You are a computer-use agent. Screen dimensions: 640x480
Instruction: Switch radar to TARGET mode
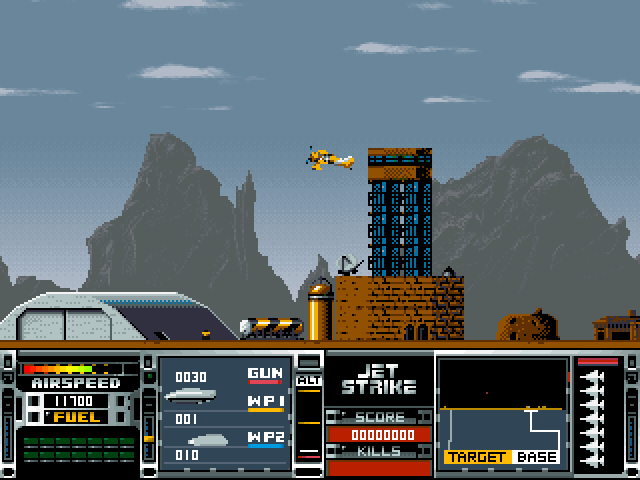477,457
